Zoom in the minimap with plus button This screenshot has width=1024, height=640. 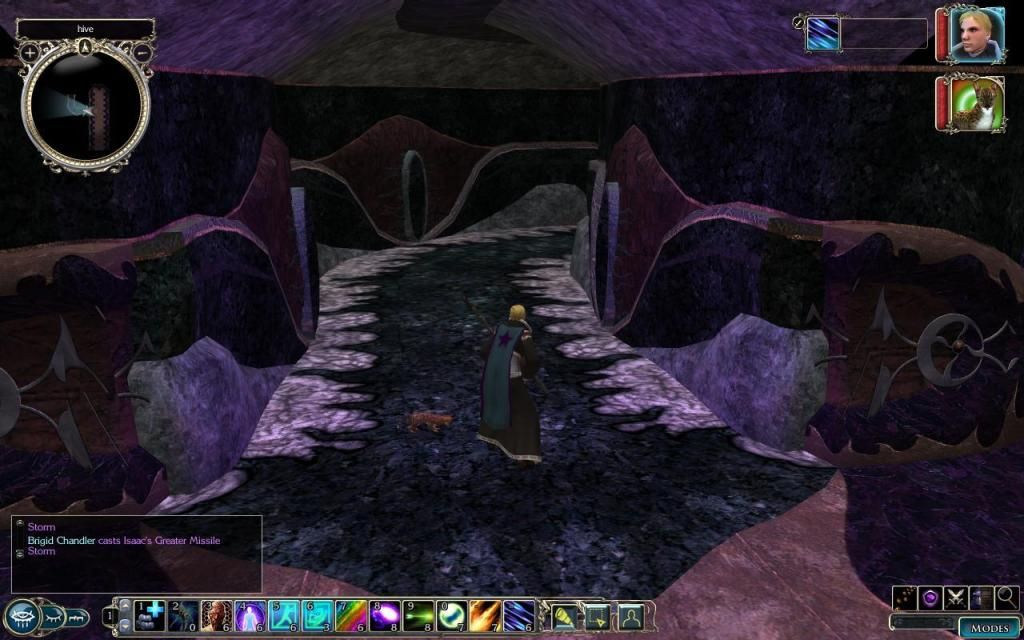(30, 51)
